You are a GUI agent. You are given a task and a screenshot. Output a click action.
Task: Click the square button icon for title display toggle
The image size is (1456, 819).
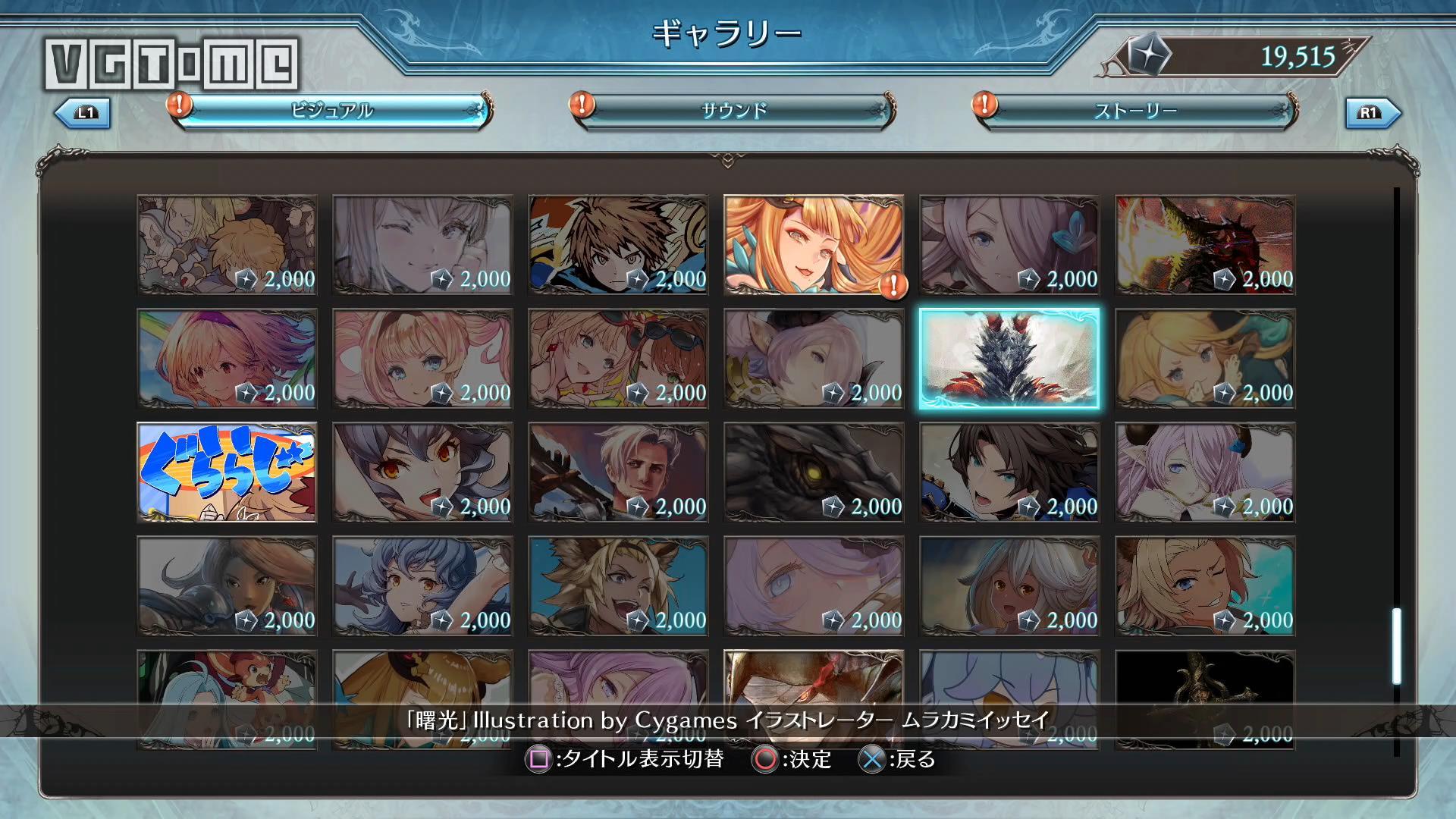(540, 758)
